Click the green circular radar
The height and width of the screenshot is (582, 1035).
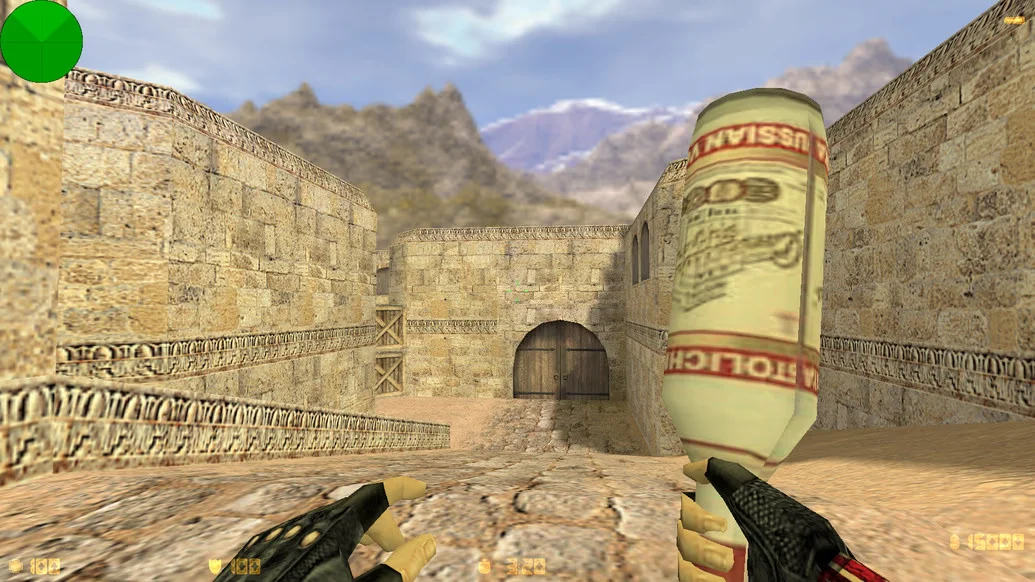click(41, 41)
